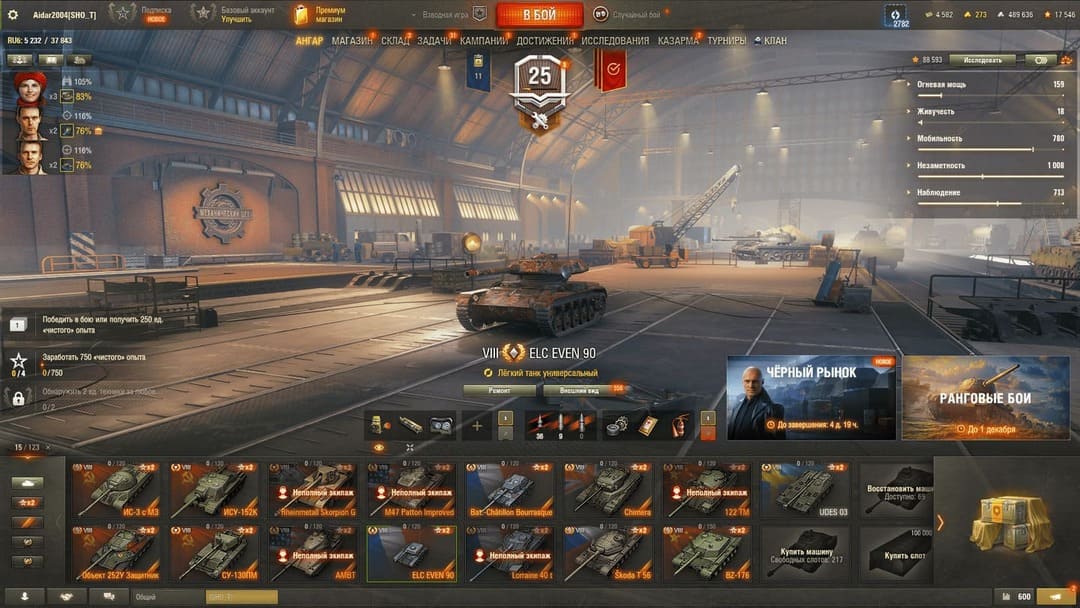Open the Ранговые бои banner

(985, 397)
